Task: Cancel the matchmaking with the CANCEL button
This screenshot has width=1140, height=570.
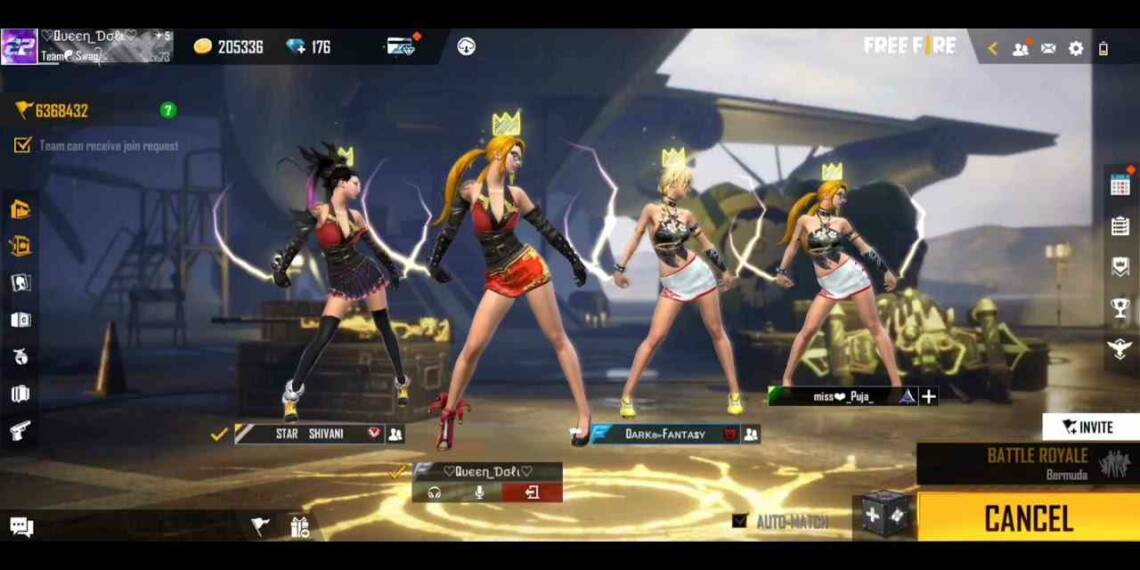Action: click(x=1028, y=518)
